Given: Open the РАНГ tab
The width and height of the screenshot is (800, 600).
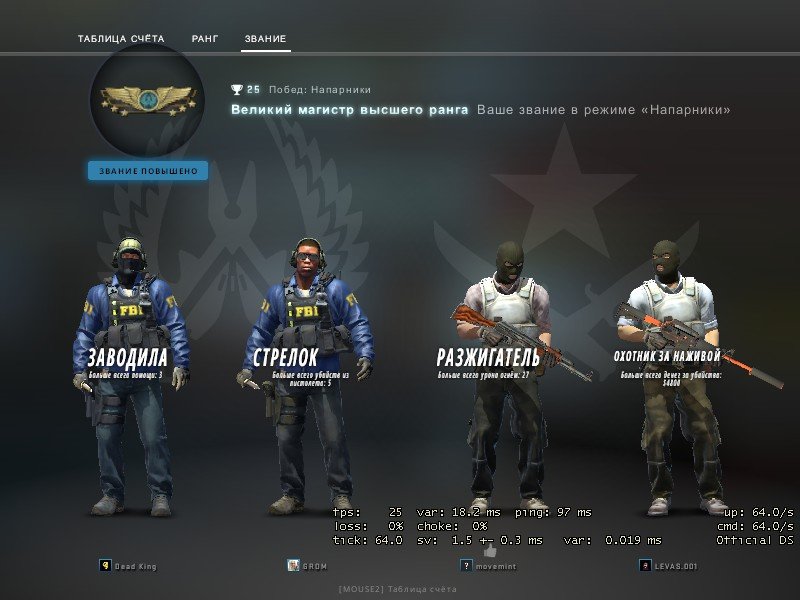Looking at the screenshot, I should click(205, 39).
